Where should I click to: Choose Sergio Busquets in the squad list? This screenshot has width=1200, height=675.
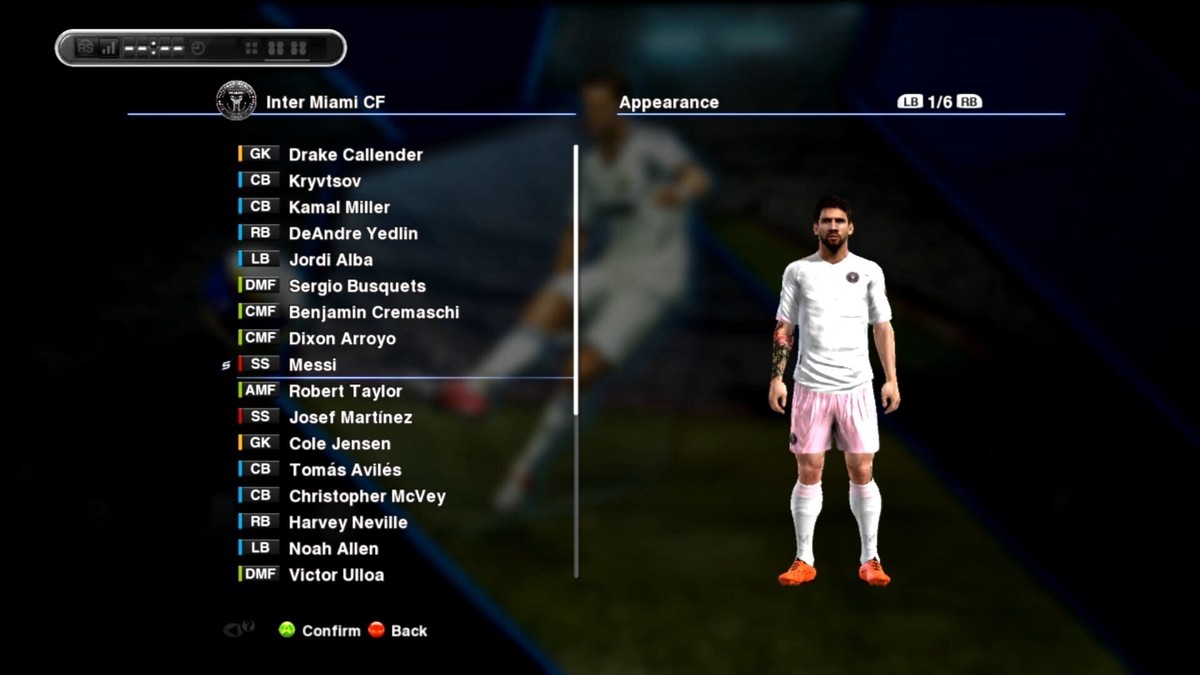357,286
